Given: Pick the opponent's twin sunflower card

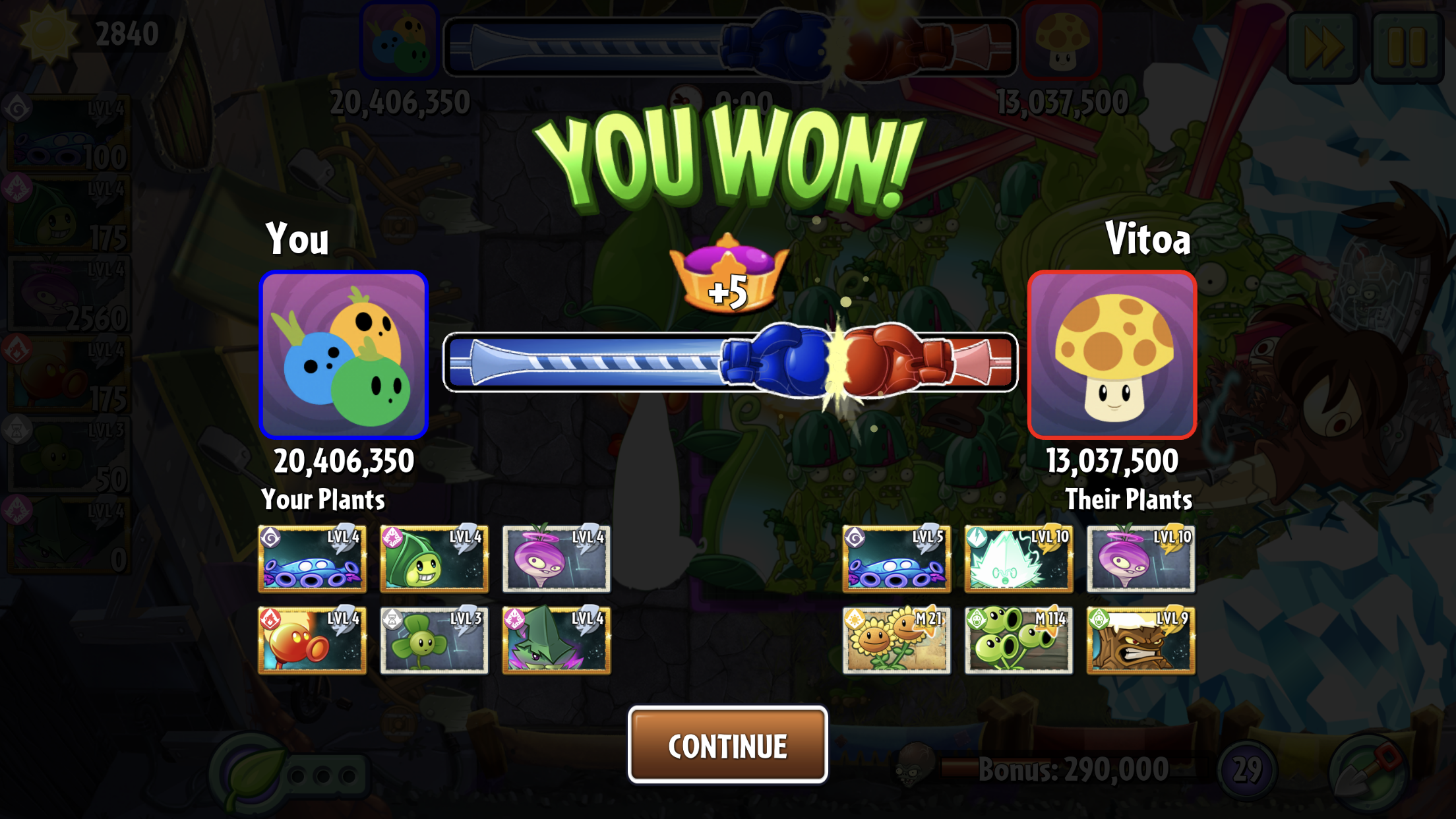Looking at the screenshot, I should (896, 640).
